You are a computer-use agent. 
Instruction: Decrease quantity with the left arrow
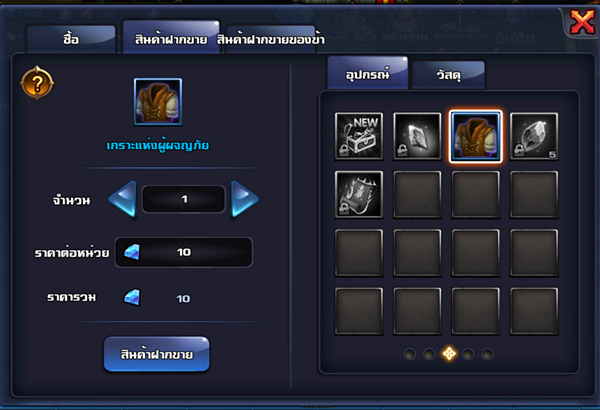[x=121, y=200]
